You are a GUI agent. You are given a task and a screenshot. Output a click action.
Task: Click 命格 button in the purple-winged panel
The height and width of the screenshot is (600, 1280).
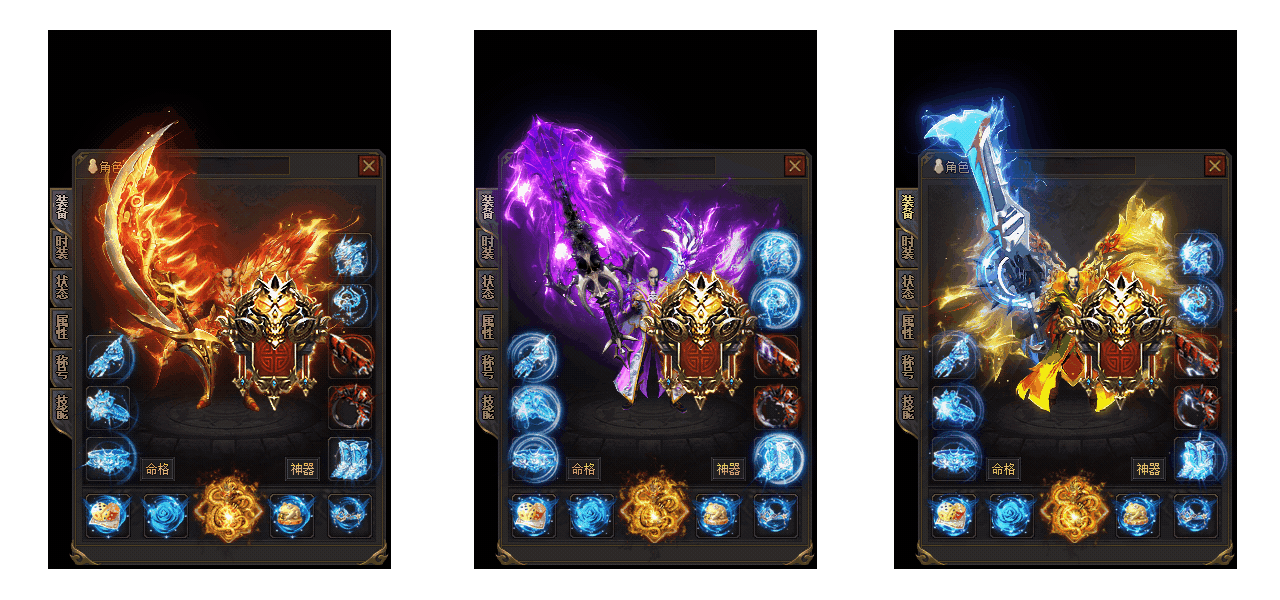click(x=583, y=469)
